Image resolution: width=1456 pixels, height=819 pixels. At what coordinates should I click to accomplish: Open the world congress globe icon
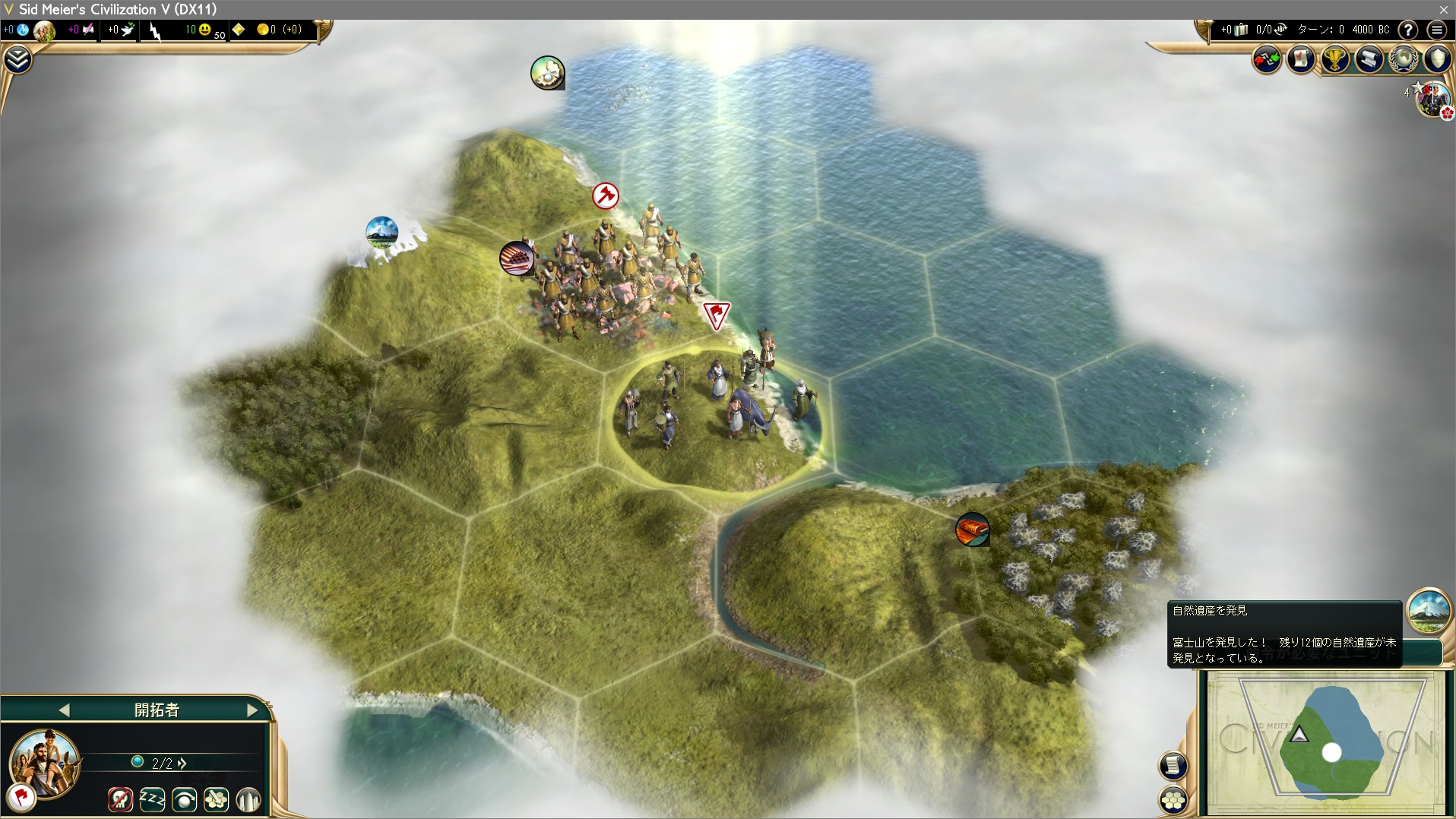tap(1403, 59)
